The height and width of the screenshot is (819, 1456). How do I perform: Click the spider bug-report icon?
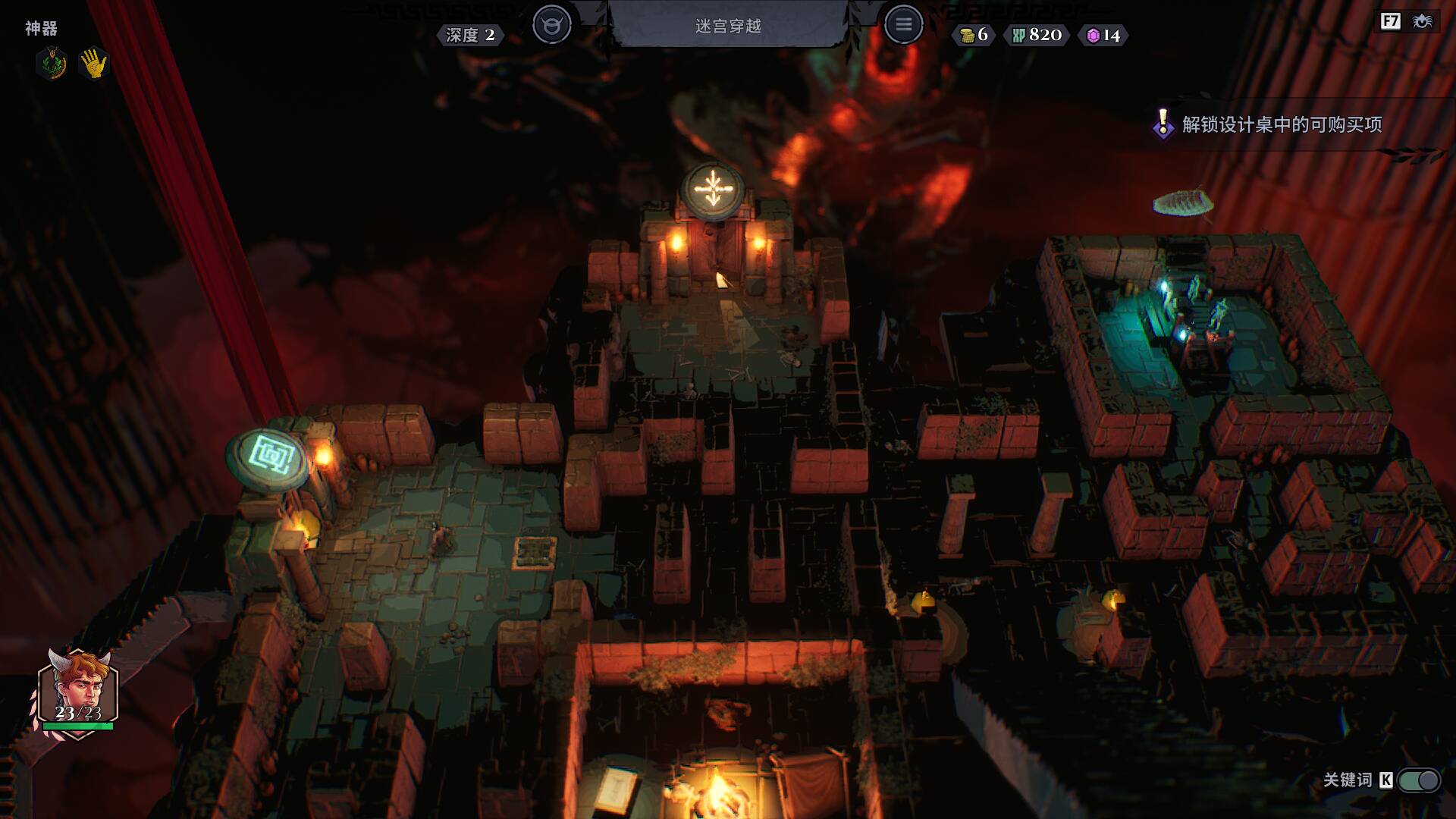pyautogui.click(x=1423, y=21)
